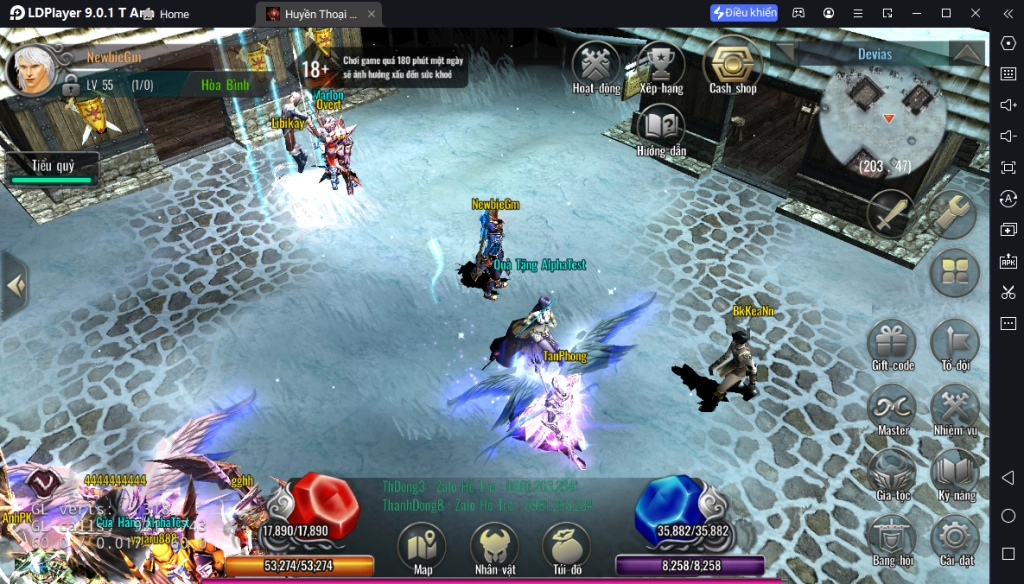1024x584 pixels.
Task: Open the Hướng dẫn guide book
Action: pyautogui.click(x=661, y=129)
